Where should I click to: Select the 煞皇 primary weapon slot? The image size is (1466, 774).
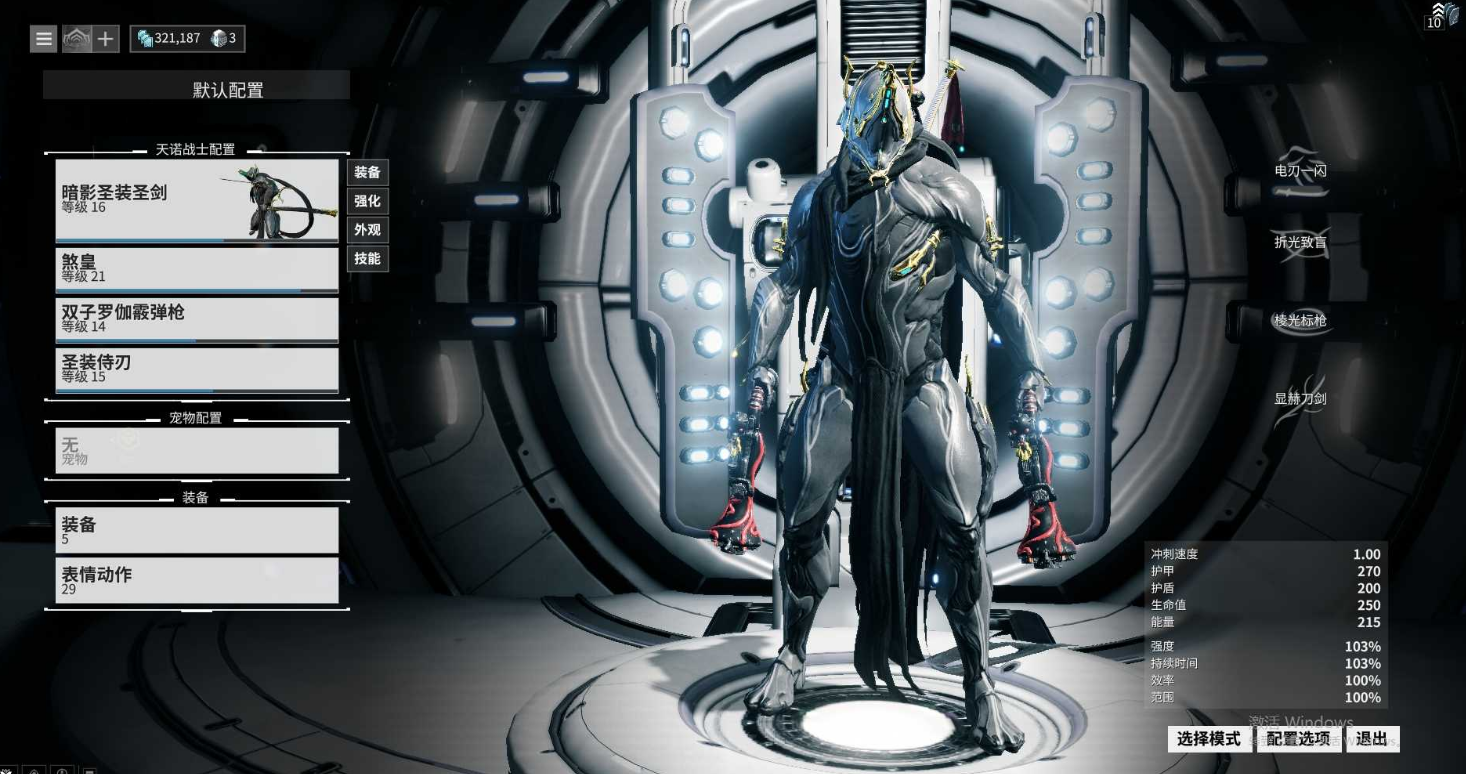(196, 268)
